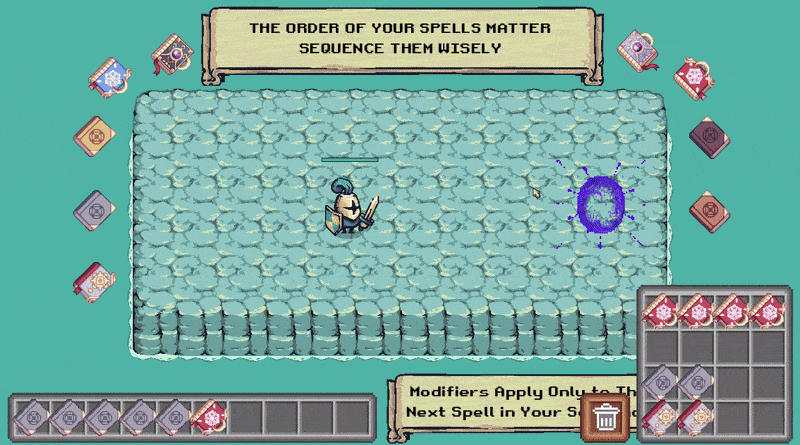Pick the red gold-sun book outside the arena

tap(95, 283)
